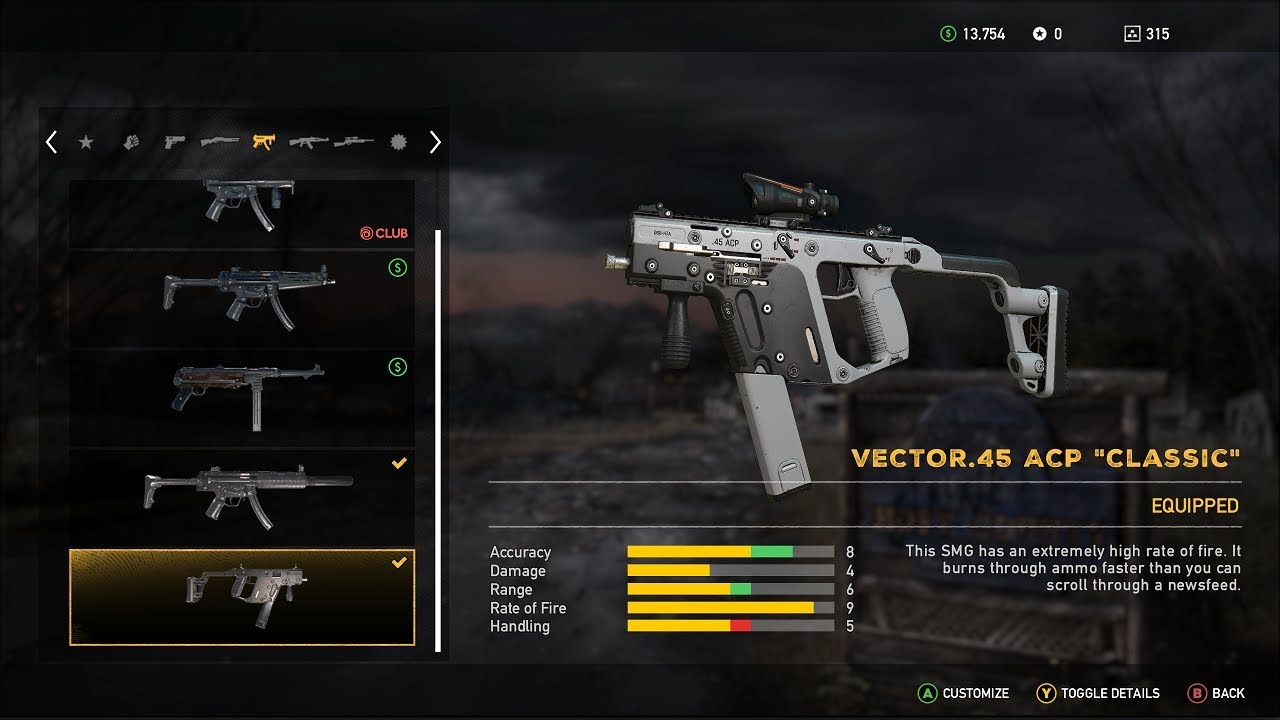This screenshot has width=1280, height=720.
Task: Select the wooden MP40 submachine gun
Action: 241,397
